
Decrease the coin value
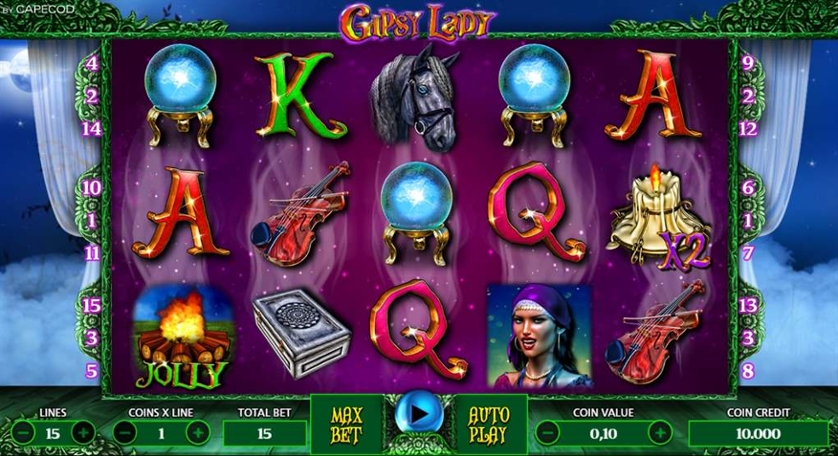click(547, 432)
